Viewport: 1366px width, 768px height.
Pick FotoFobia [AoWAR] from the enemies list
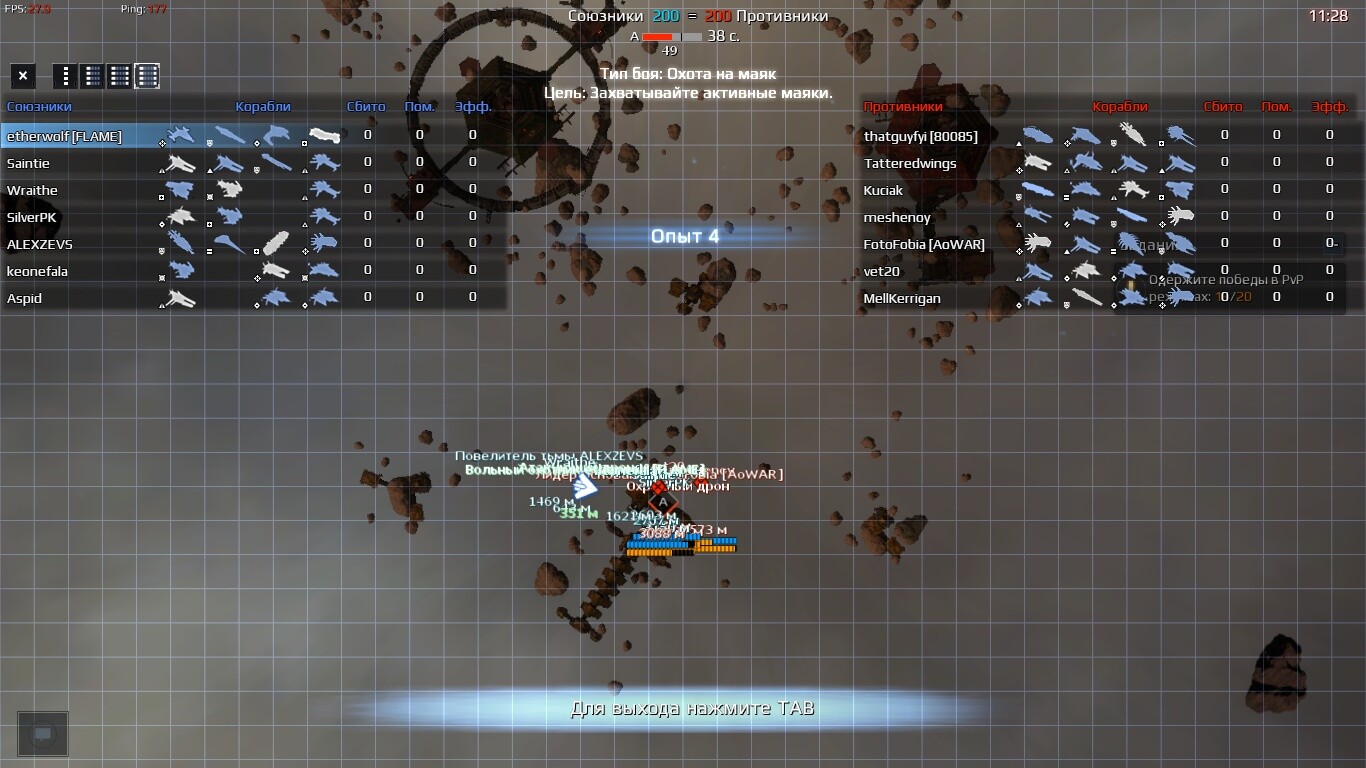(924, 244)
